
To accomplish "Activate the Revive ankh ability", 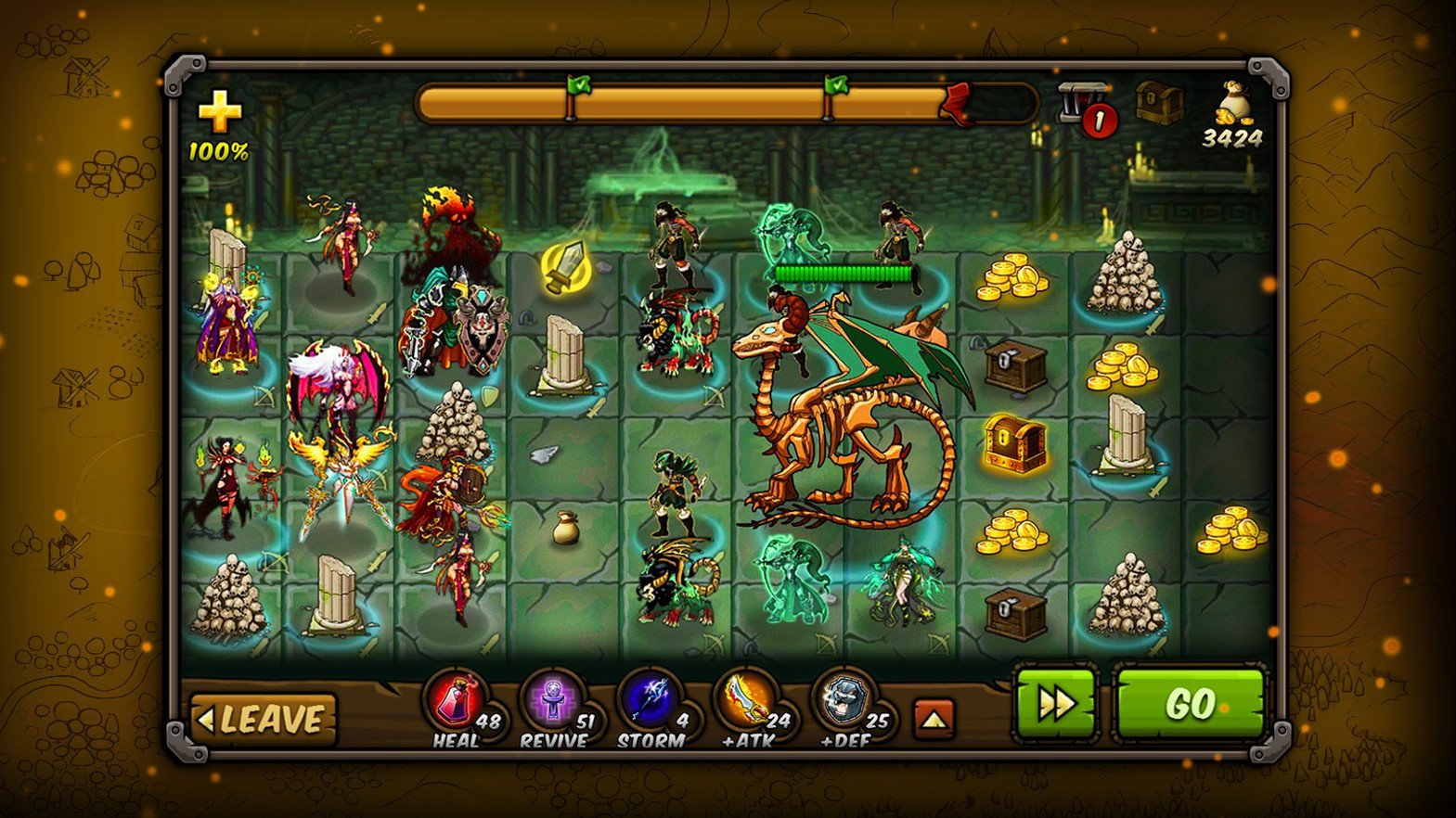I will pyautogui.click(x=552, y=702).
